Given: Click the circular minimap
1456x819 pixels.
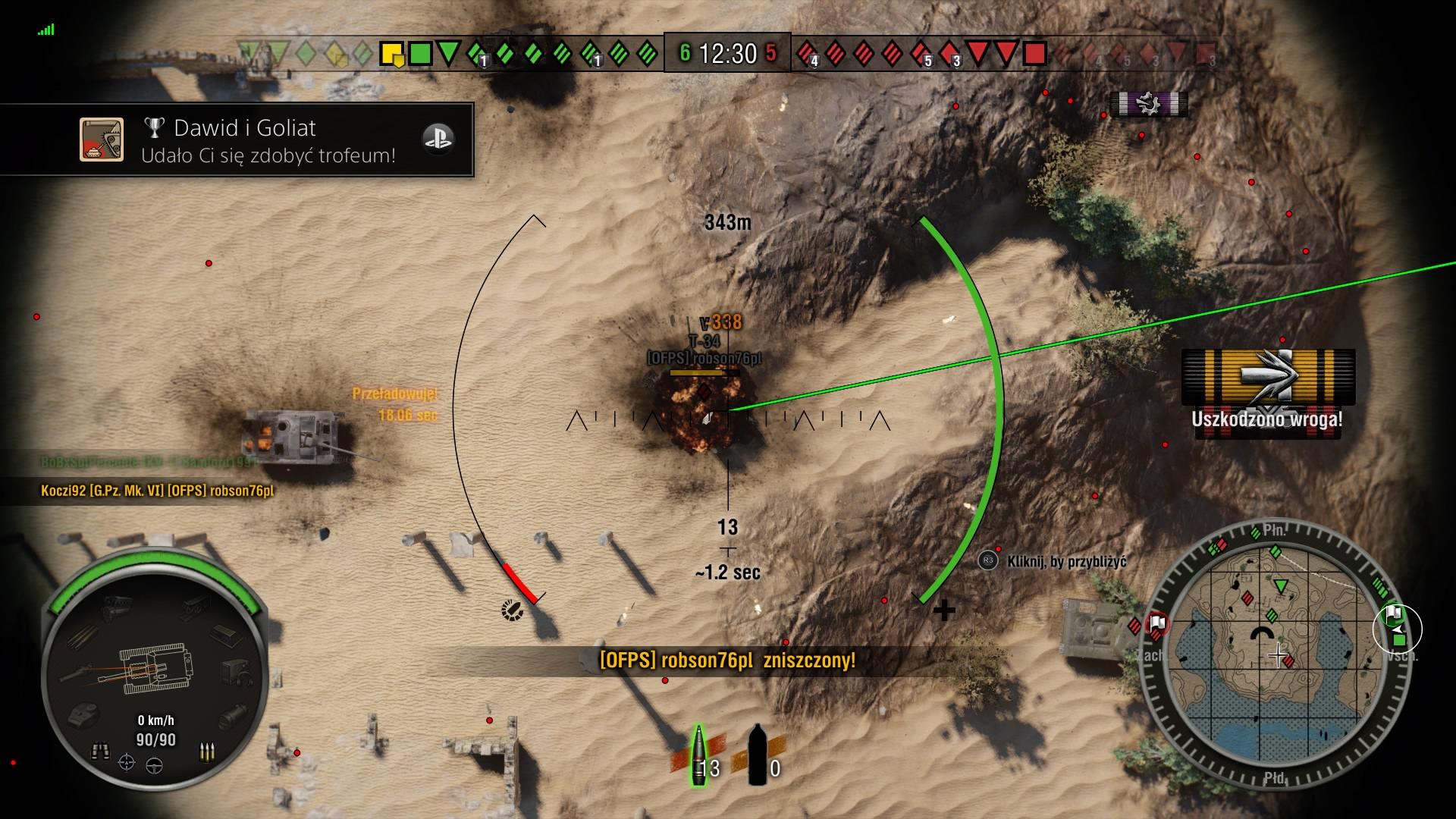Looking at the screenshot, I should pos(1276,657).
